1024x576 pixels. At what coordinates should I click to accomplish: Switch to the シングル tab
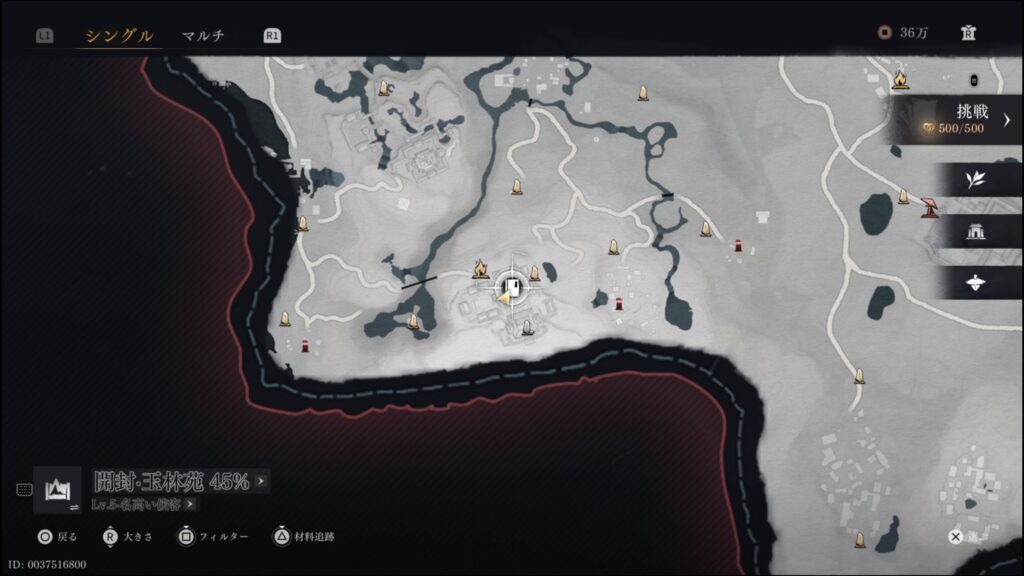(119, 36)
